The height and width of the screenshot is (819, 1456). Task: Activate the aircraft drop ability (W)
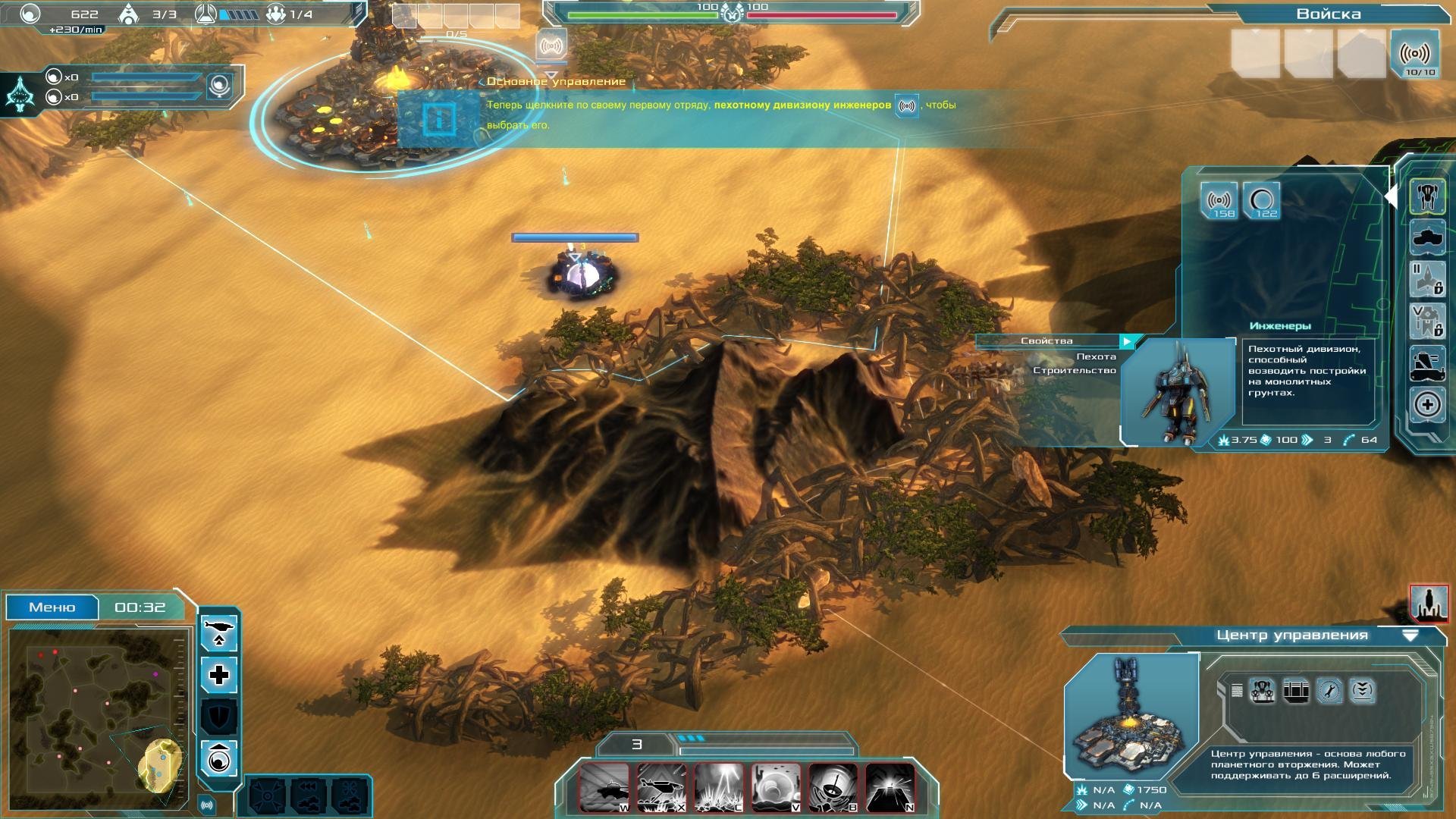[x=604, y=787]
